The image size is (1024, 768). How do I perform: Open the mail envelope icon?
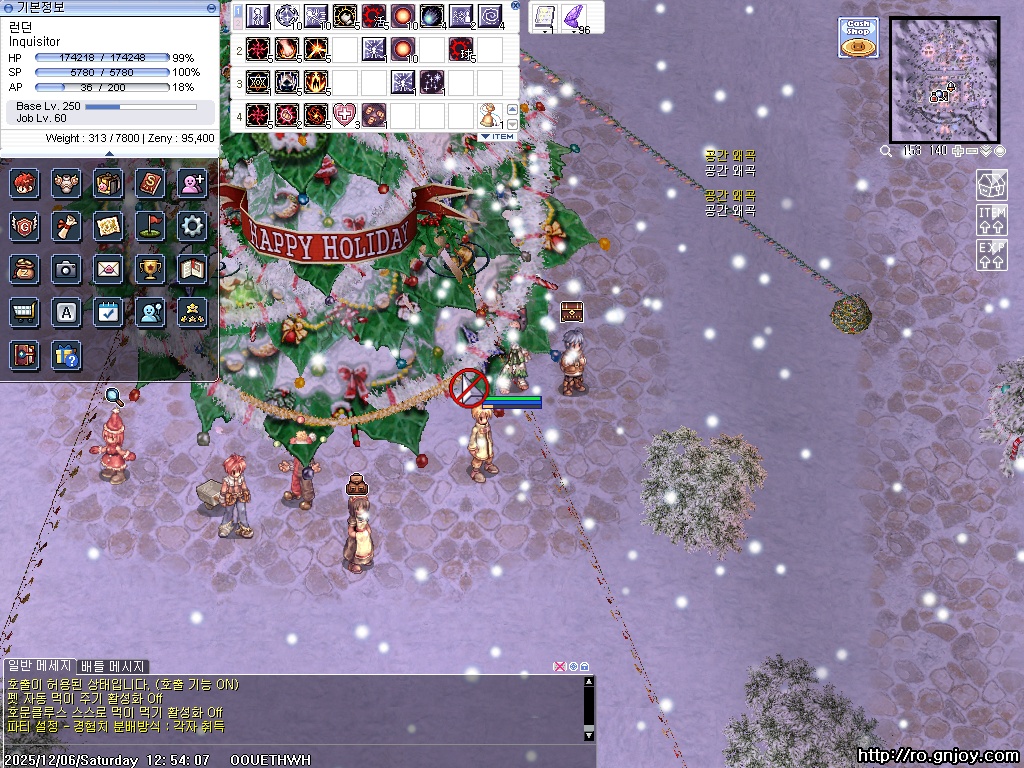[108, 269]
